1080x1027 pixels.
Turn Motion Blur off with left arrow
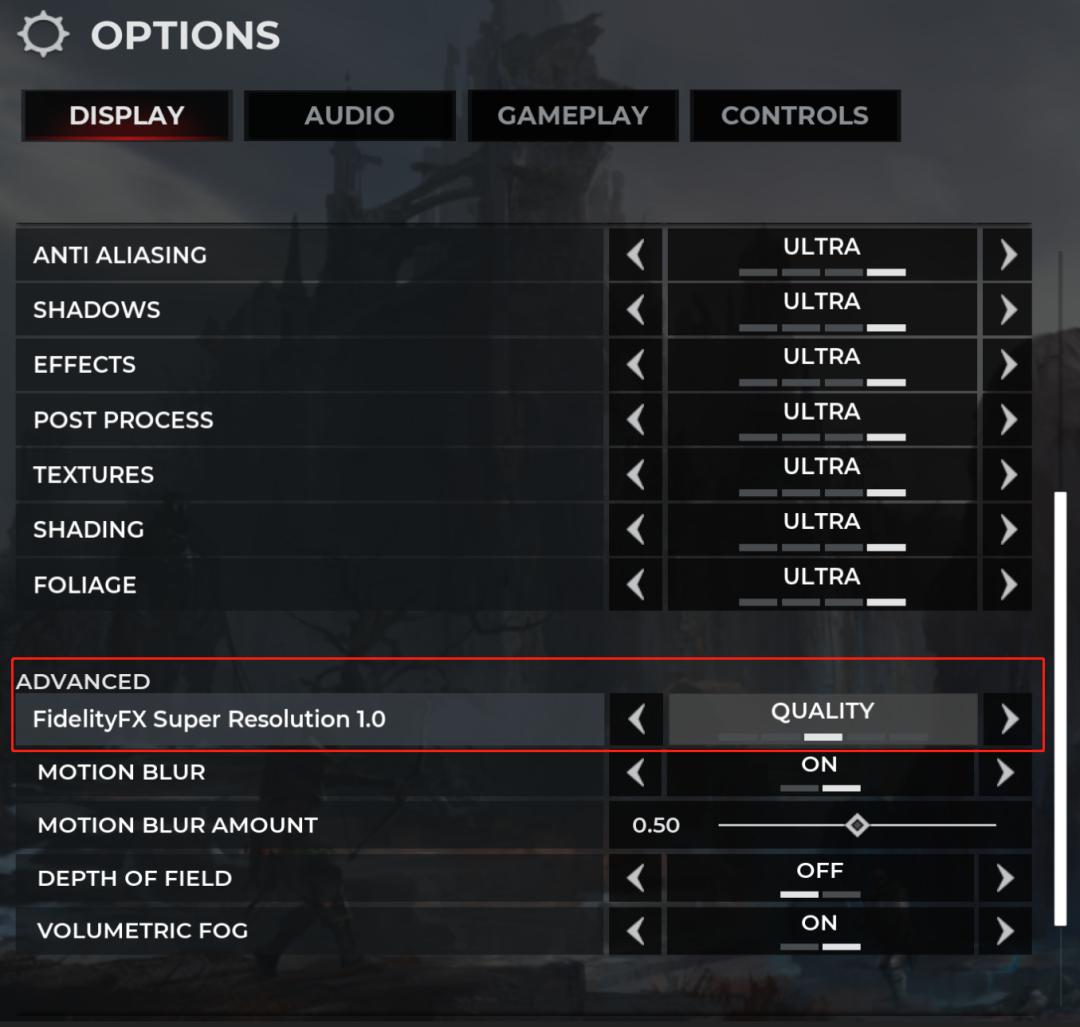click(x=636, y=772)
